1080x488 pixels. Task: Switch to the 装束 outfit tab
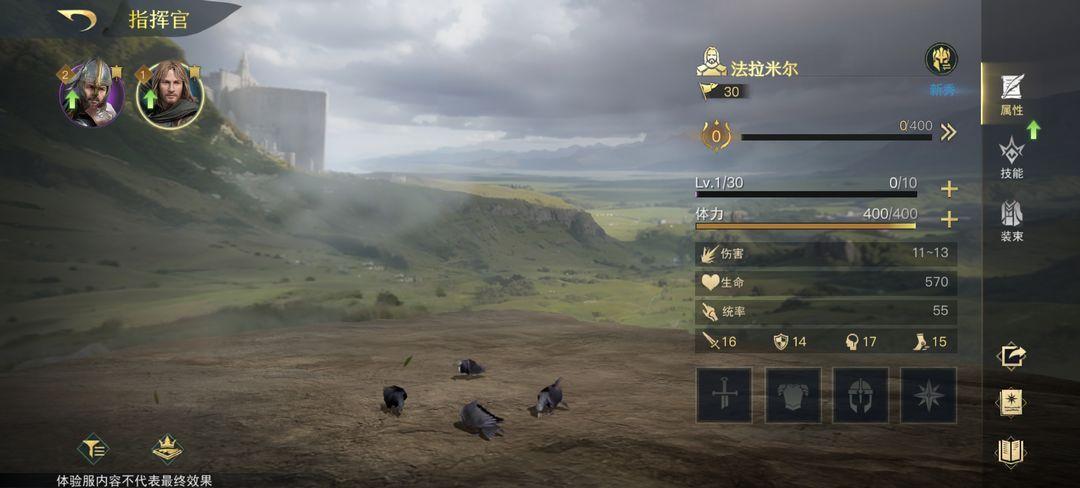(x=1011, y=221)
